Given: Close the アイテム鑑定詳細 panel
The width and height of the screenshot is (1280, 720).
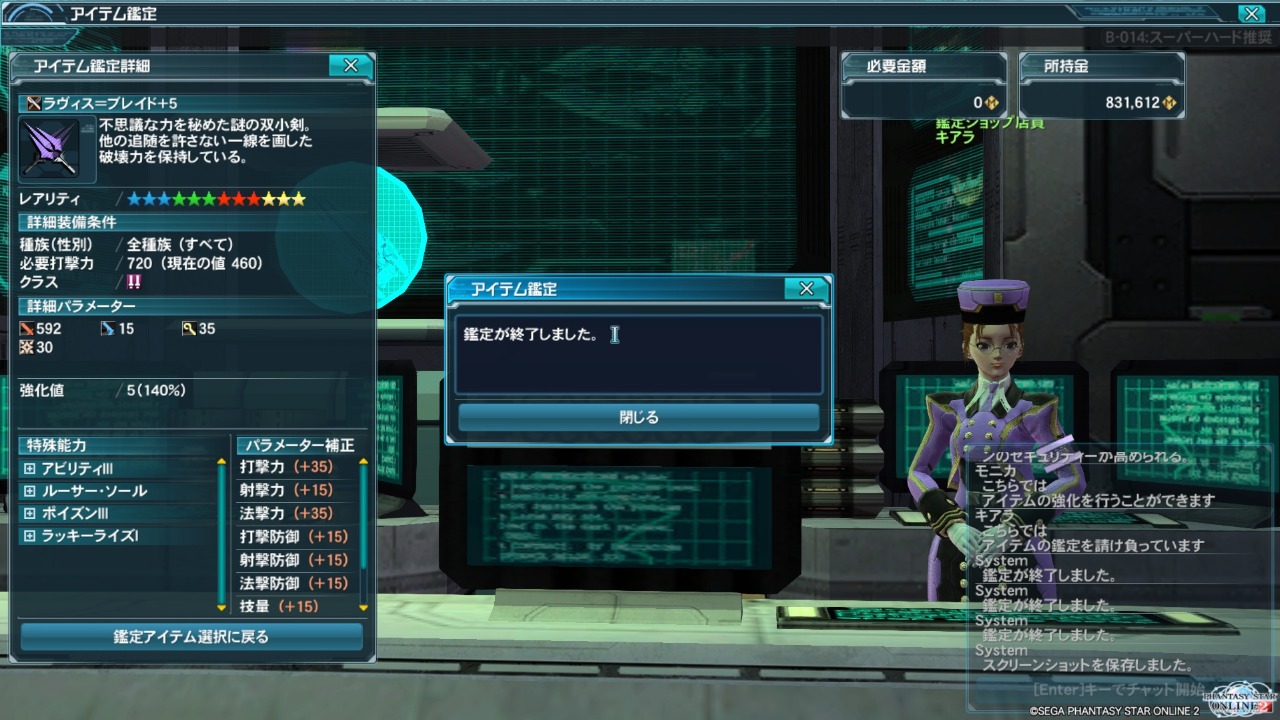Looking at the screenshot, I should pos(350,66).
